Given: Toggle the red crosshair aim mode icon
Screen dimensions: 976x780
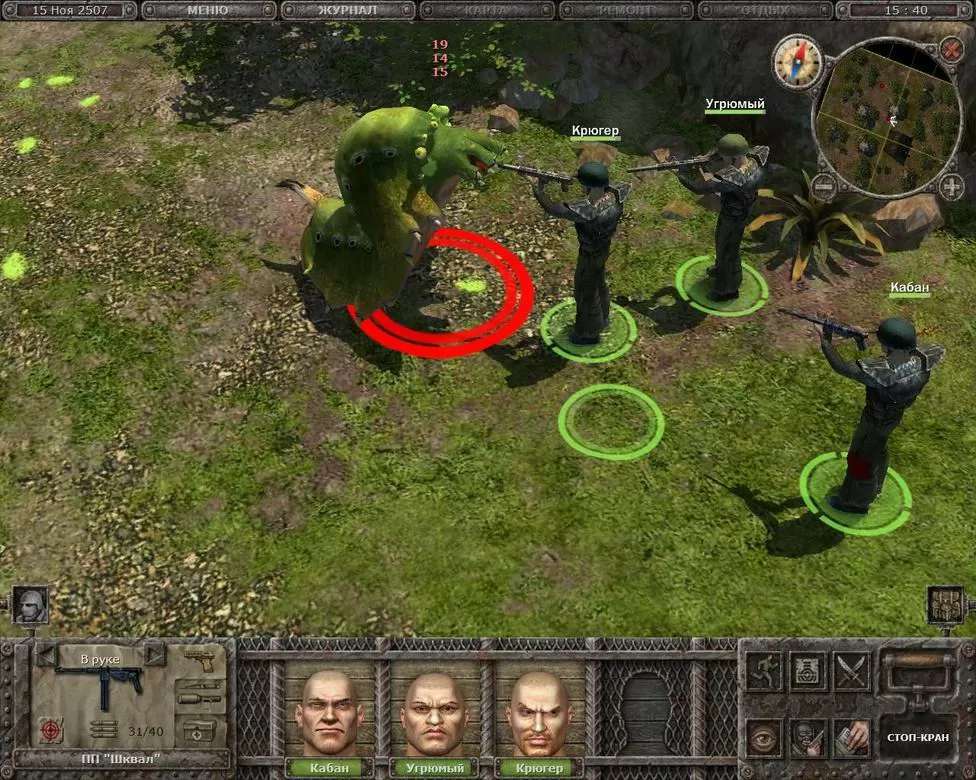Looking at the screenshot, I should (50, 730).
